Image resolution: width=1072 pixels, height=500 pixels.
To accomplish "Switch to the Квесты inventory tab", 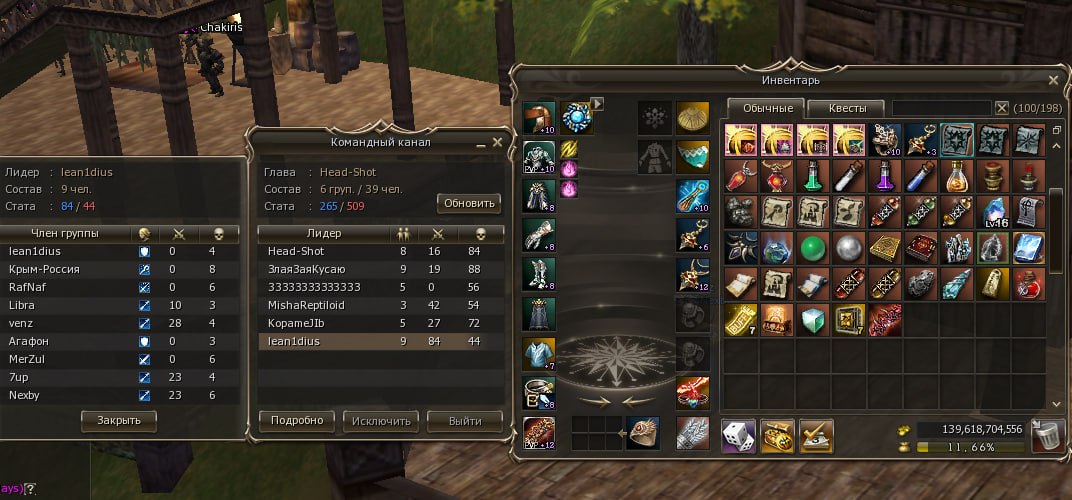I will tap(845, 108).
